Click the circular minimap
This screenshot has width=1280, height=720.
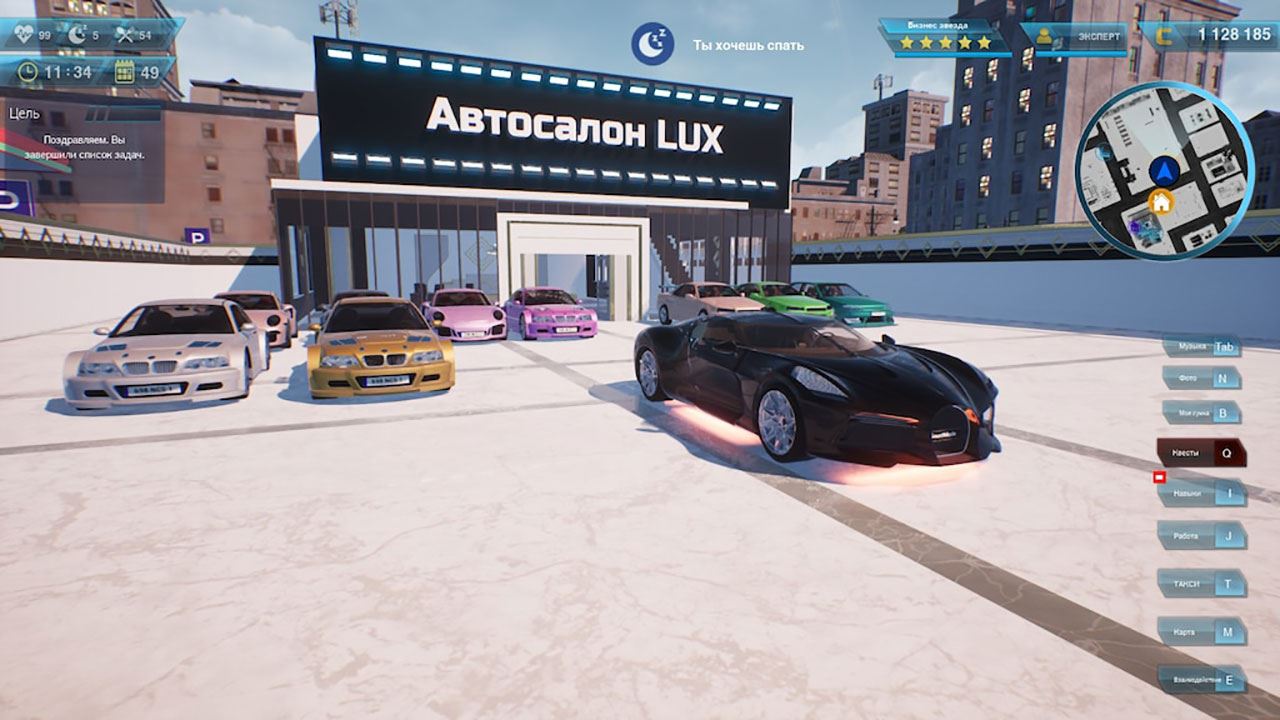click(x=1164, y=170)
